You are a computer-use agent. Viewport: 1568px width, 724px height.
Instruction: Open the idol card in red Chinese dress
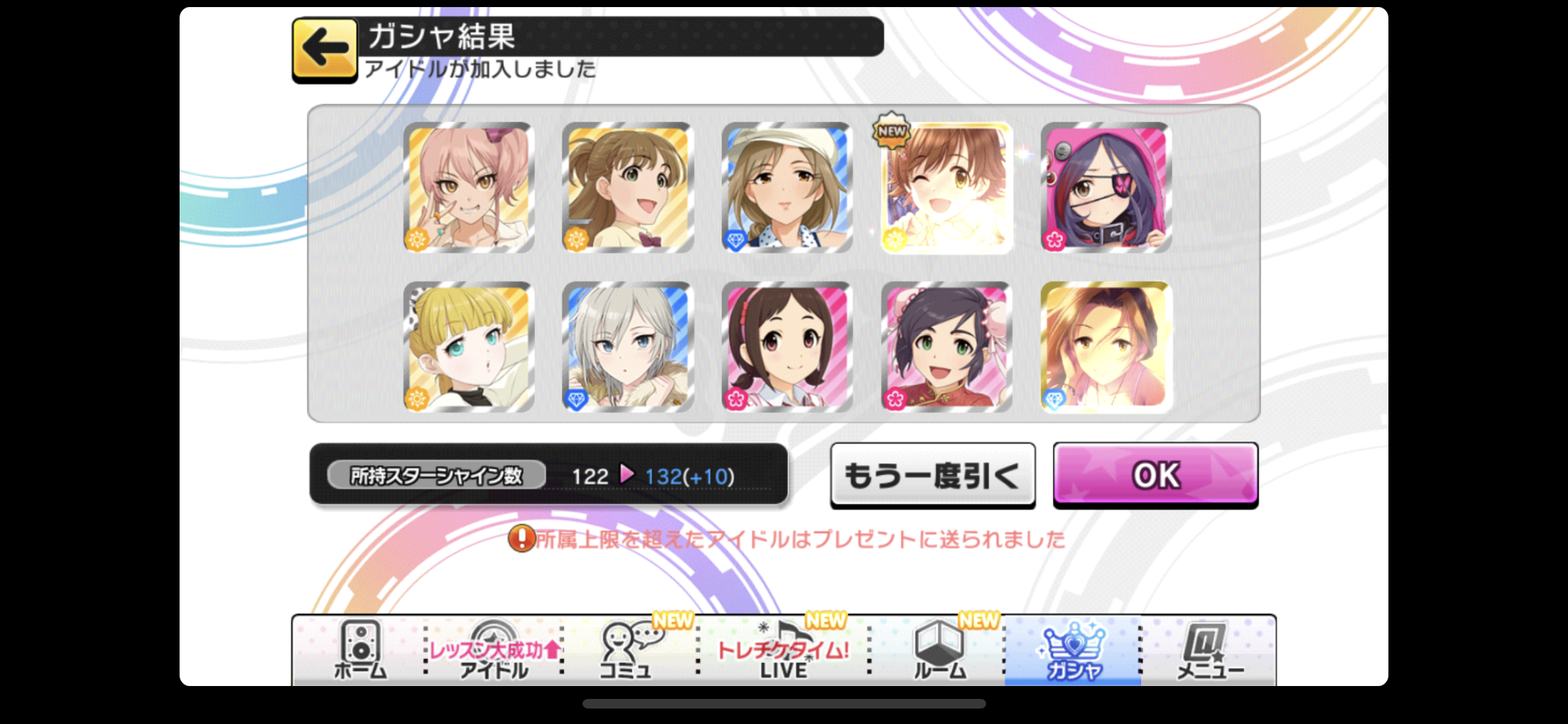coord(946,346)
